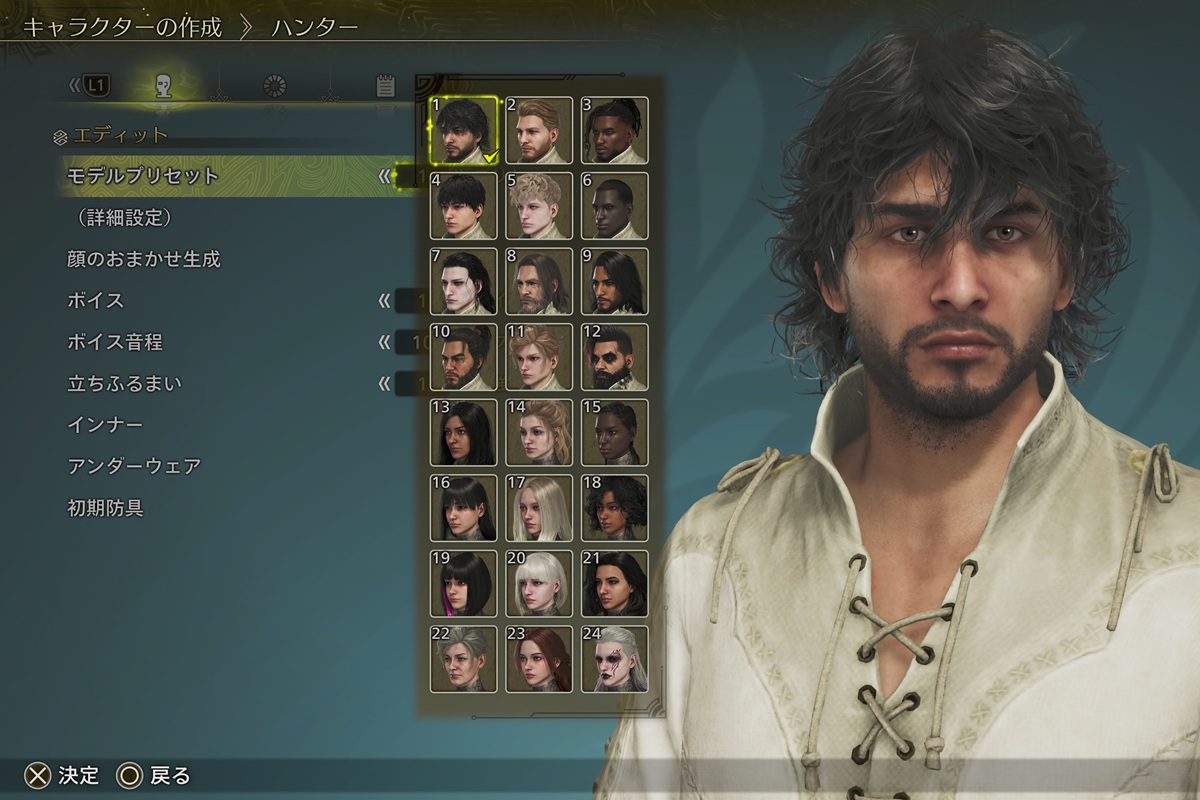Choose preset 2 blond bearded man
Screen dimensions: 1200x800
click(539, 130)
